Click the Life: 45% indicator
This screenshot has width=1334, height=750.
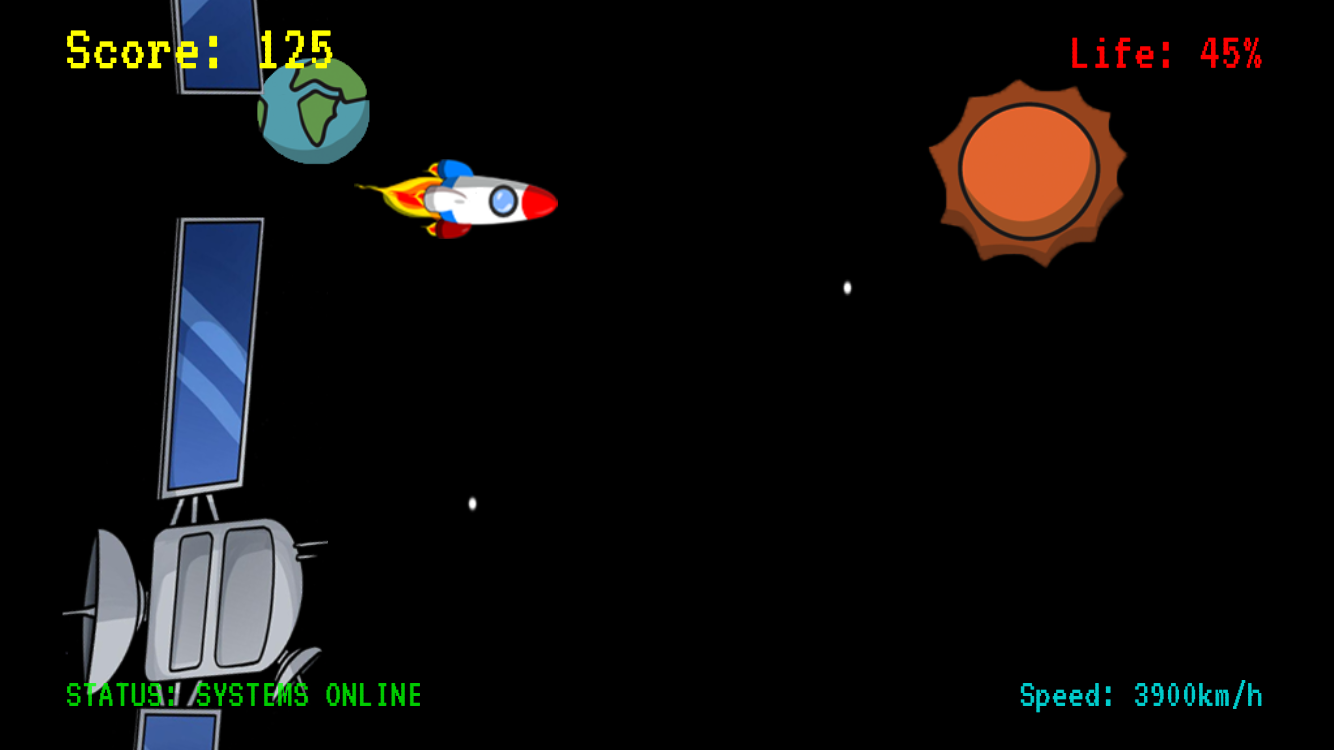[x=1165, y=53]
